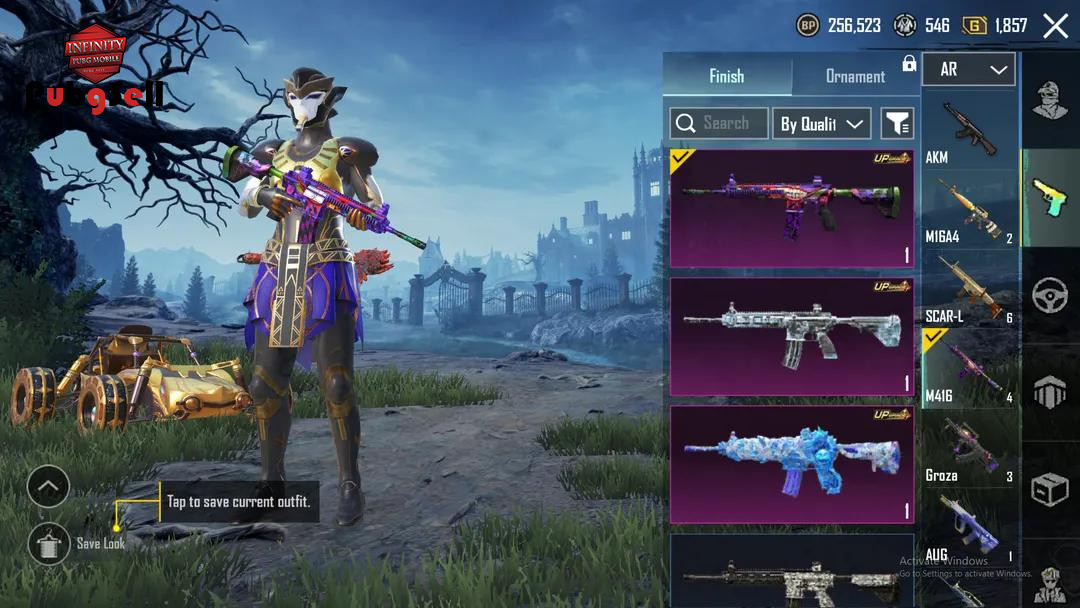This screenshot has width=1080, height=608.
Task: Select the silver white M416 skin
Action: click(791, 337)
